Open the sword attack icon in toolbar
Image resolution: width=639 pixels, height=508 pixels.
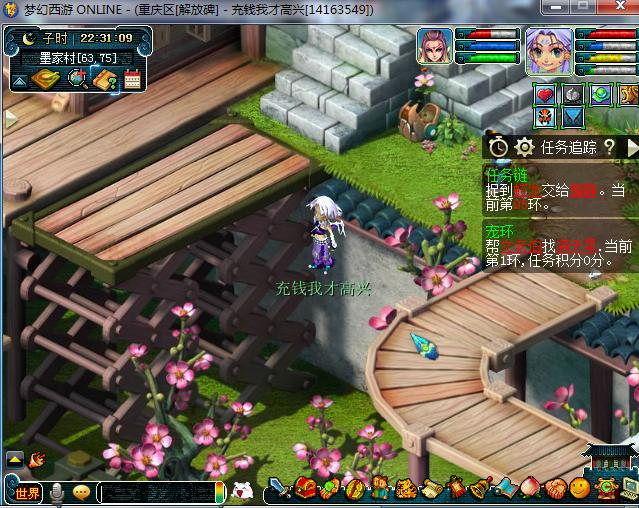[x=279, y=489]
